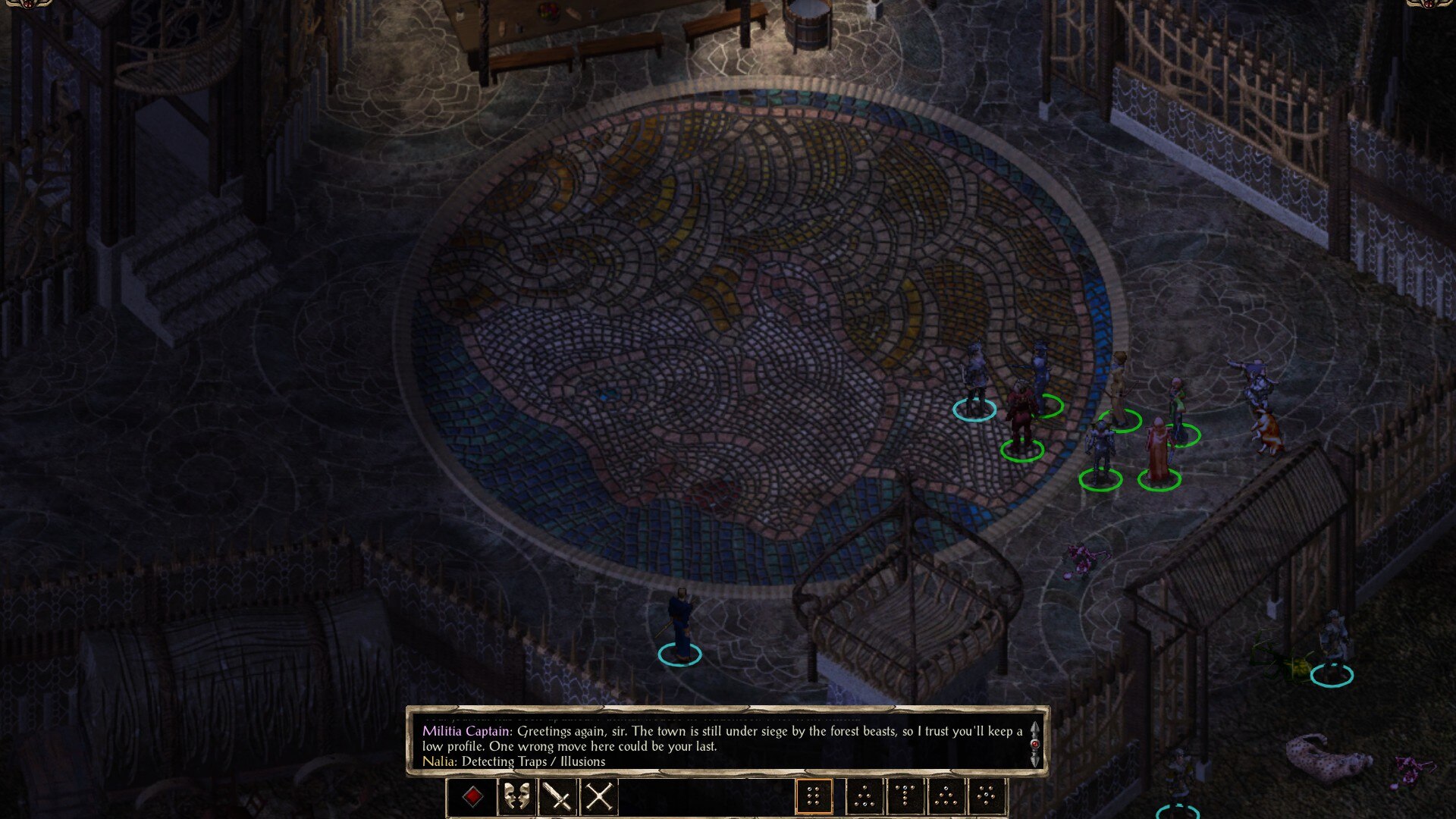This screenshot has width=1456, height=819.
Task: Select the cyan-circled character on the mosaic edge
Action: [974, 394]
